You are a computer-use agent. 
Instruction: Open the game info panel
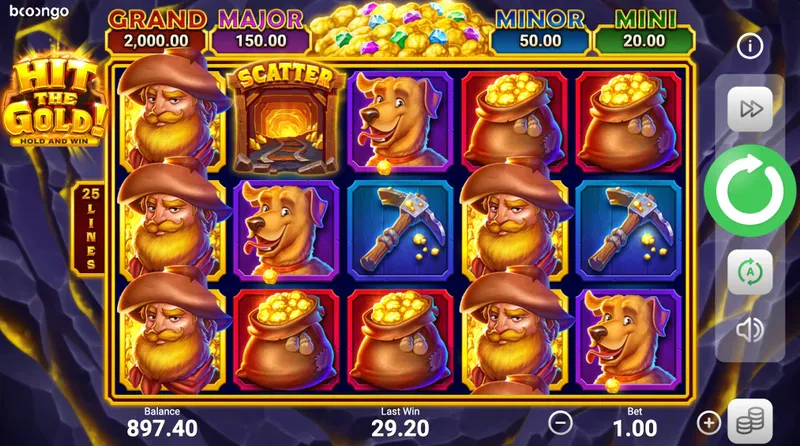[x=750, y=46]
